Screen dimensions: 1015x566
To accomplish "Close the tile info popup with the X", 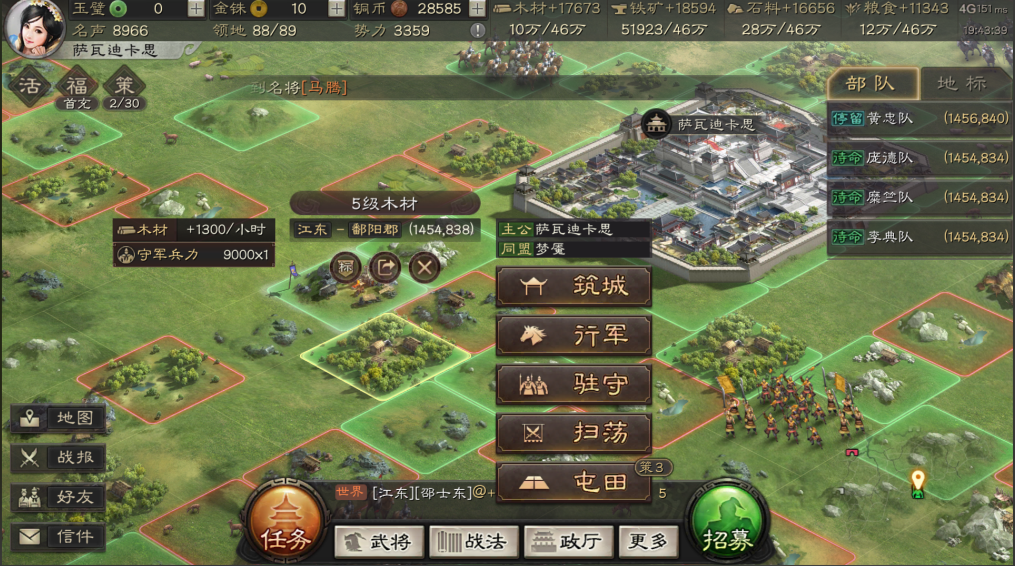I will 425,267.
